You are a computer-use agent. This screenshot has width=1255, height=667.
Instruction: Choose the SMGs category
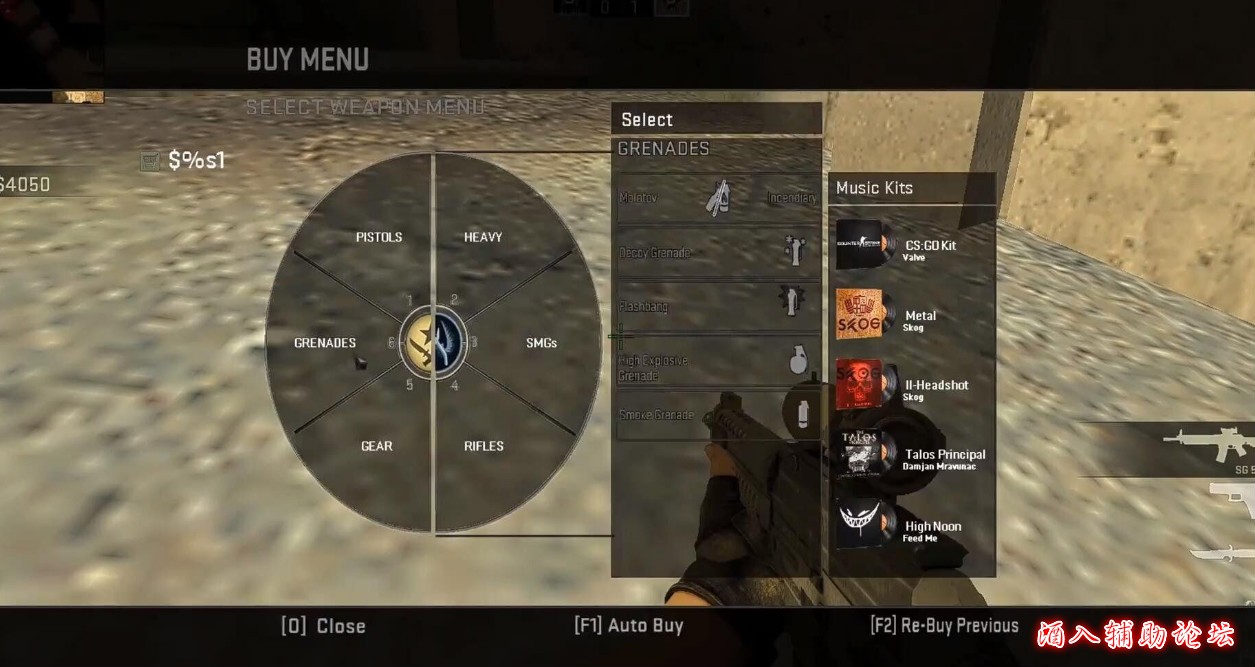tap(541, 343)
